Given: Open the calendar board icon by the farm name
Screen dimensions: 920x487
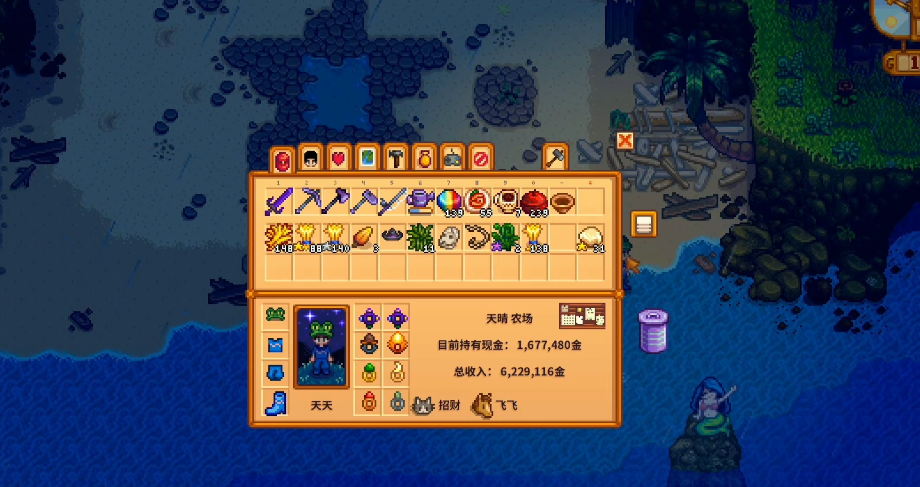Looking at the screenshot, I should click(x=582, y=315).
